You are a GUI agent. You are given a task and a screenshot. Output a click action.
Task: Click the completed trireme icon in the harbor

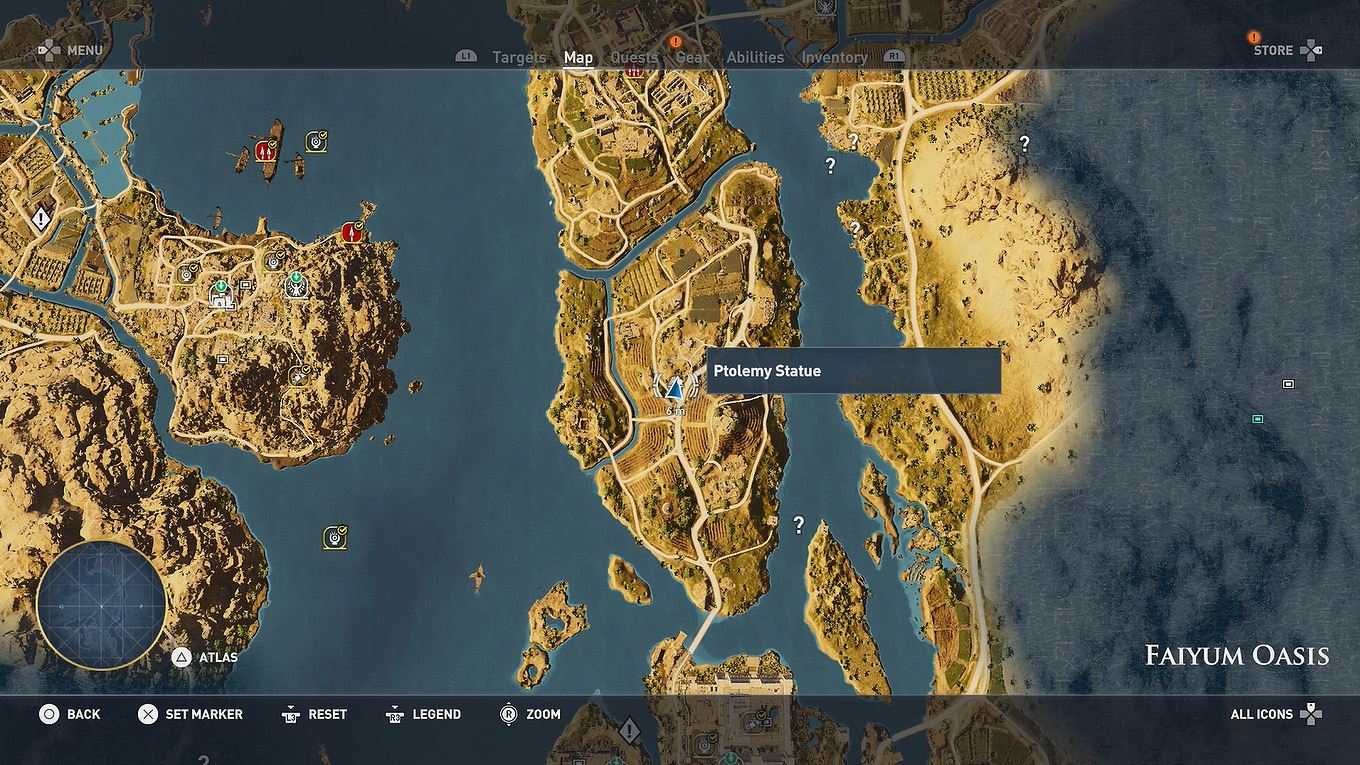pyautogui.click(x=316, y=139)
